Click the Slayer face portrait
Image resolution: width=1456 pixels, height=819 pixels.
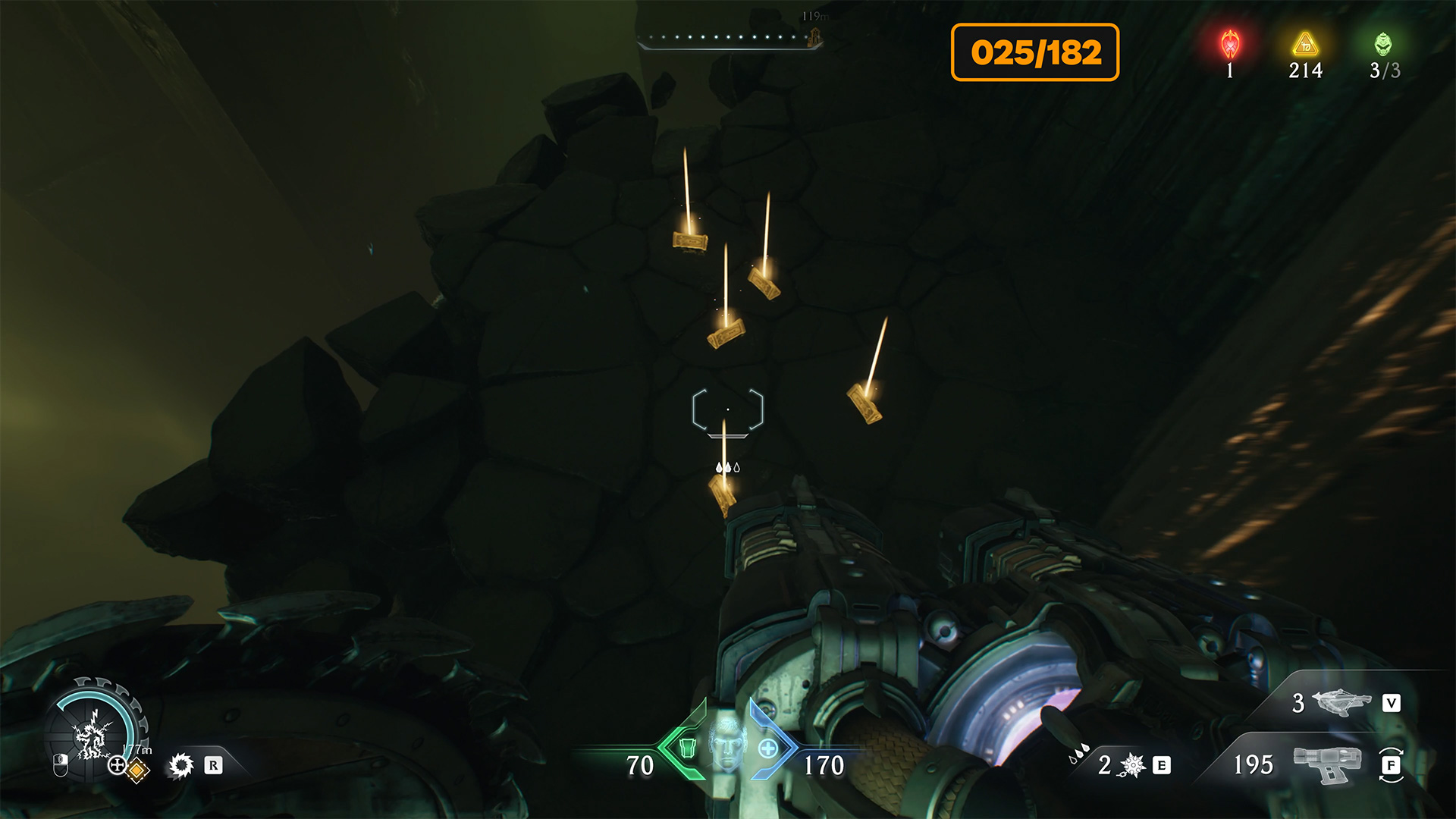[727, 741]
